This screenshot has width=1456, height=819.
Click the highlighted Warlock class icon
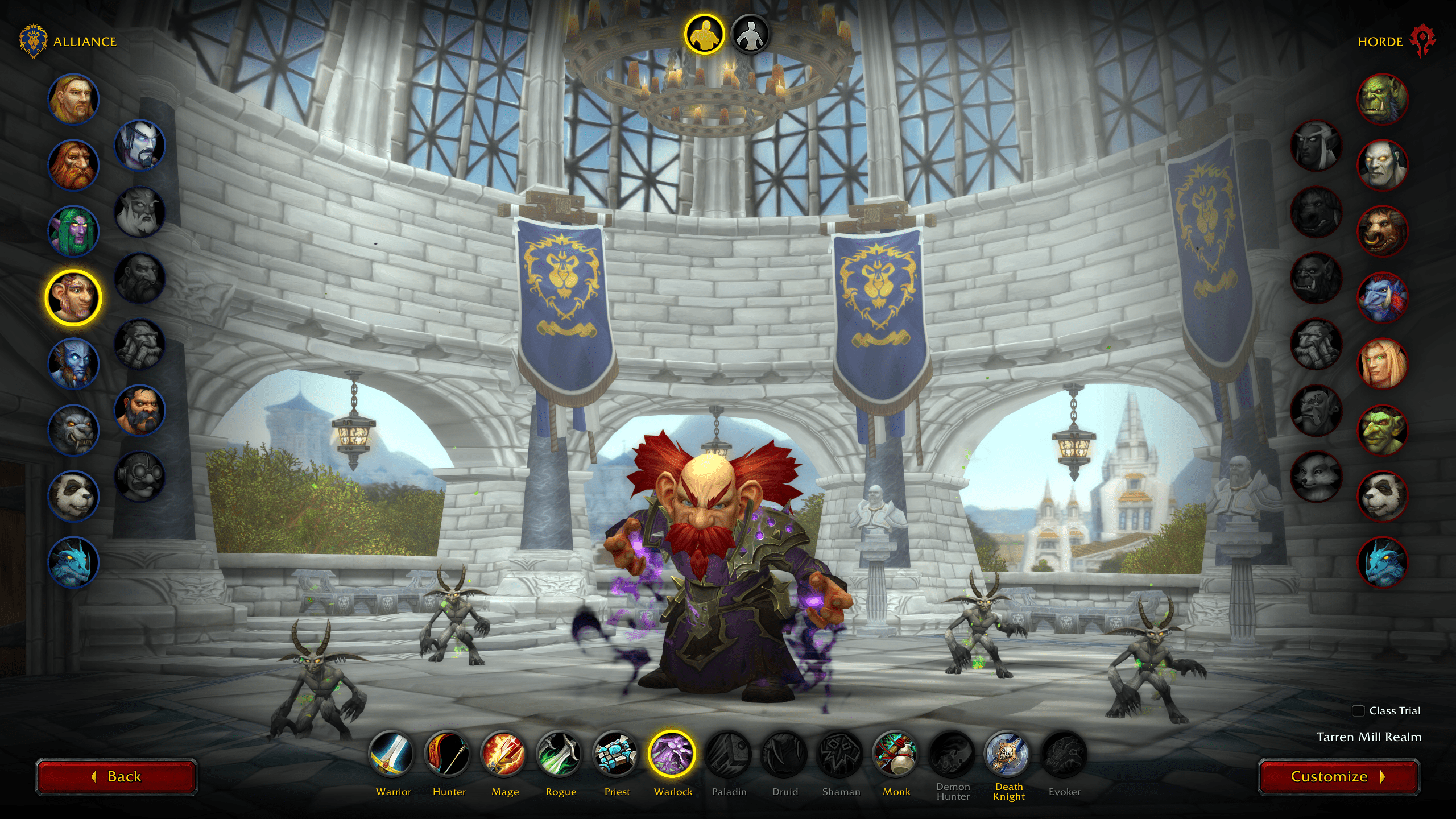point(672,754)
